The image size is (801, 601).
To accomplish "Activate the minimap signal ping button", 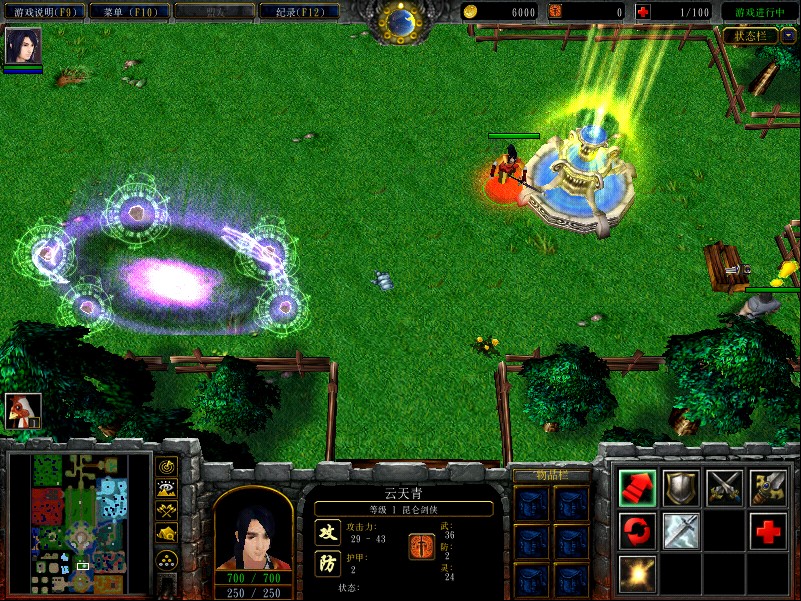I will (x=166, y=465).
